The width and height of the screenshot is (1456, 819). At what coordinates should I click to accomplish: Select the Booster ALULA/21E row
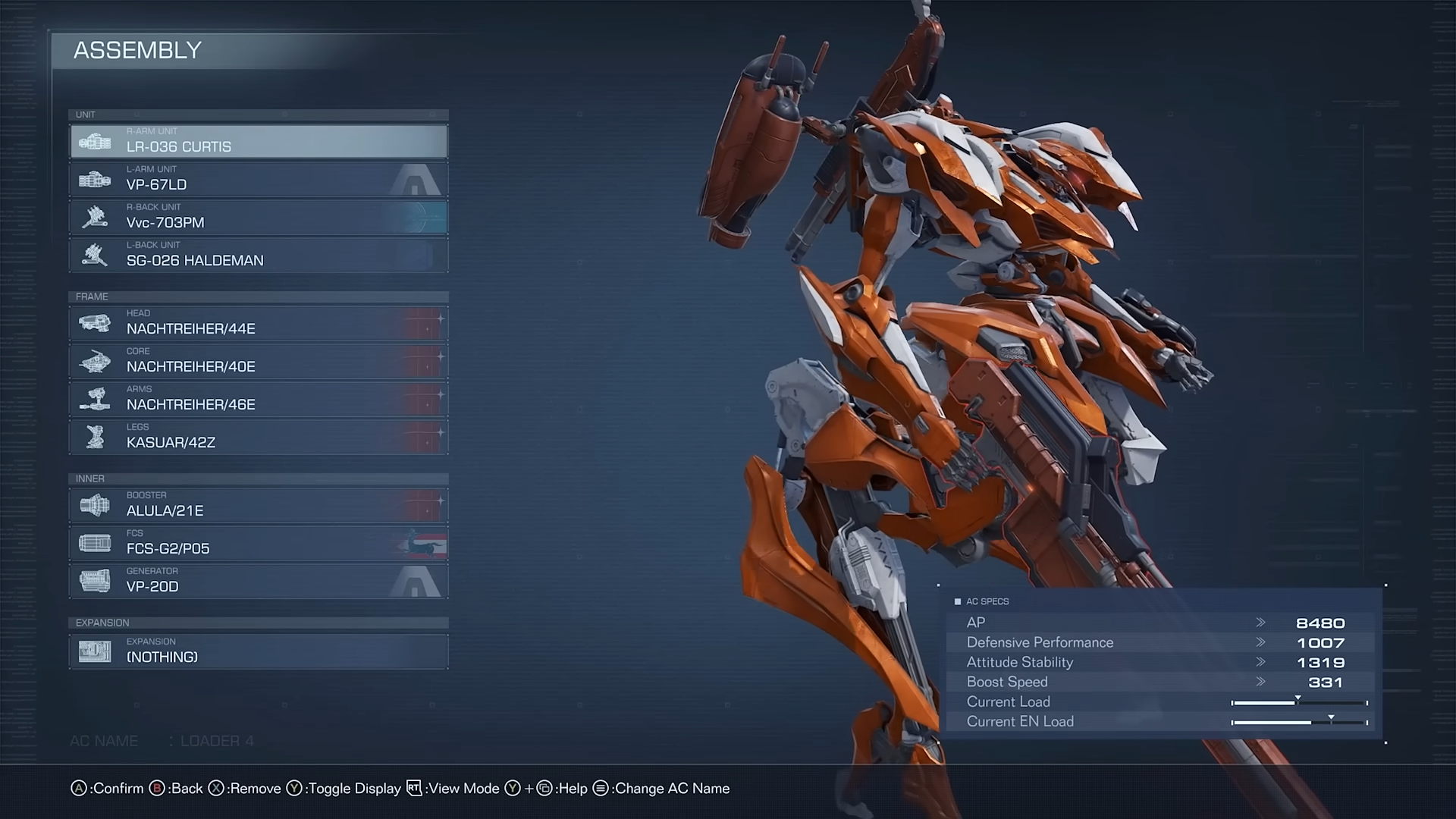[259, 506]
